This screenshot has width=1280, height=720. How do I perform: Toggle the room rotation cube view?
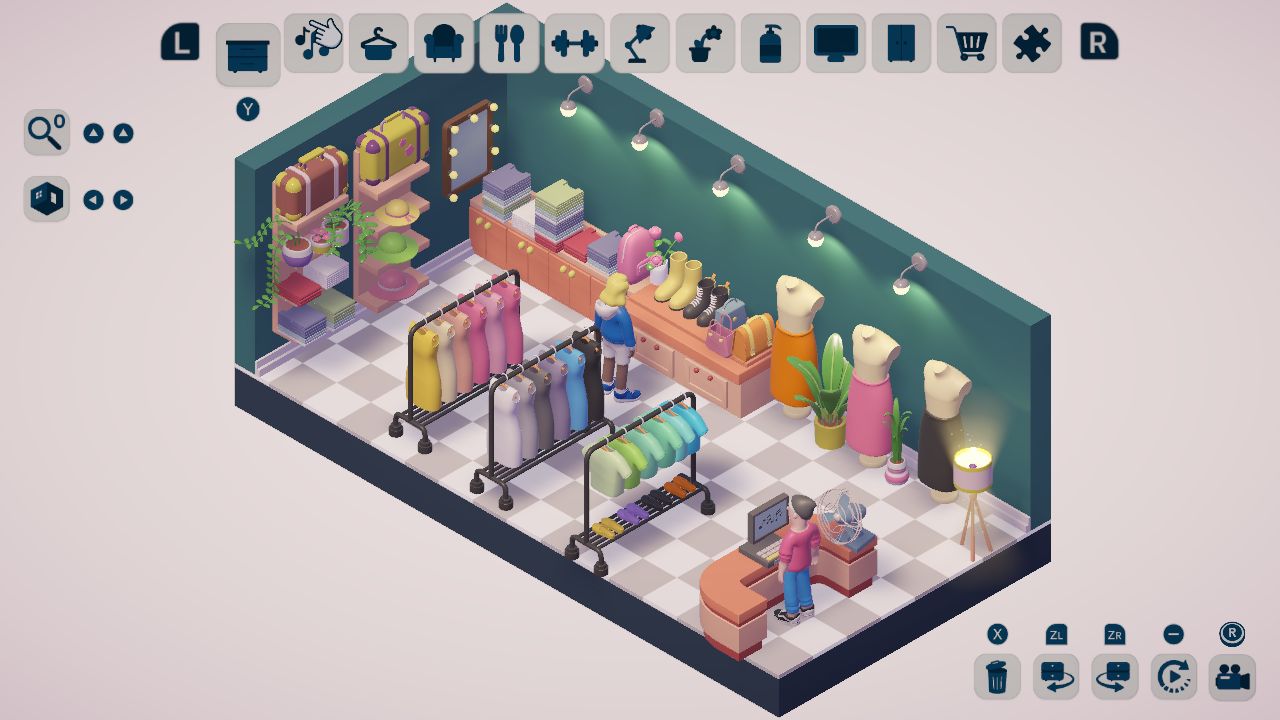[x=46, y=198]
